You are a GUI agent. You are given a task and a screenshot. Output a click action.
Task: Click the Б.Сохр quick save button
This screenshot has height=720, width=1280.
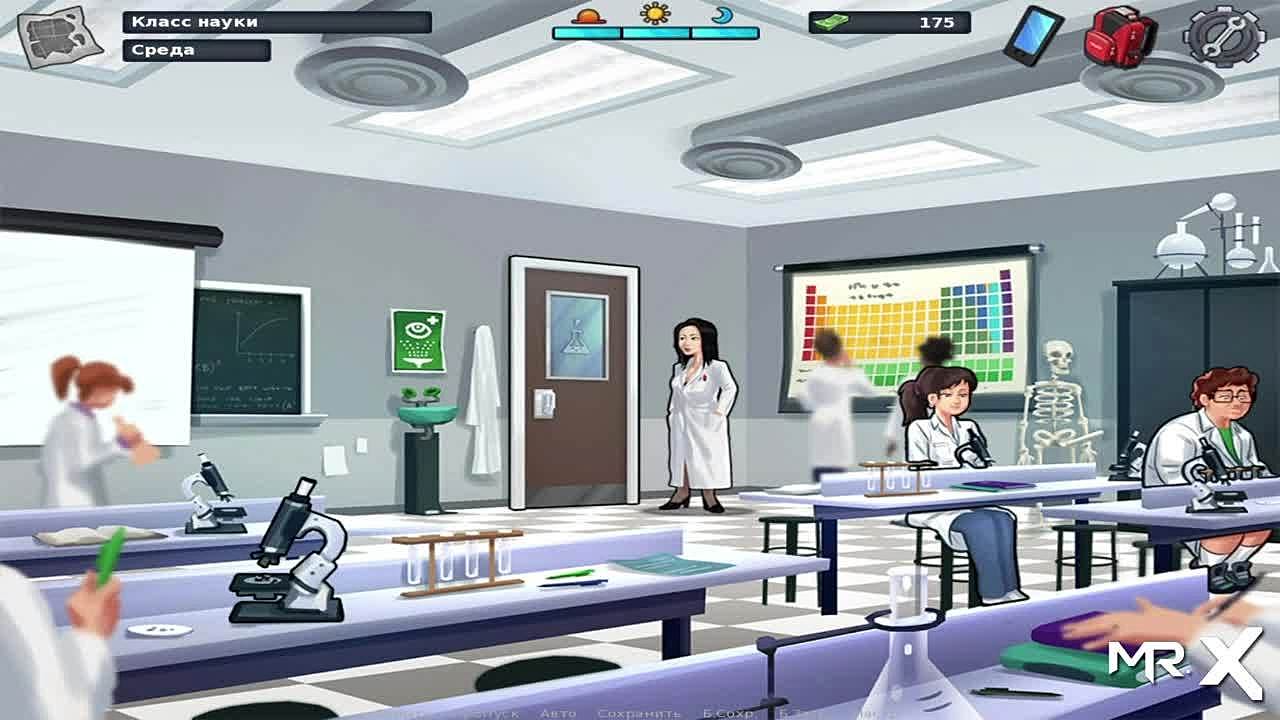(x=727, y=713)
